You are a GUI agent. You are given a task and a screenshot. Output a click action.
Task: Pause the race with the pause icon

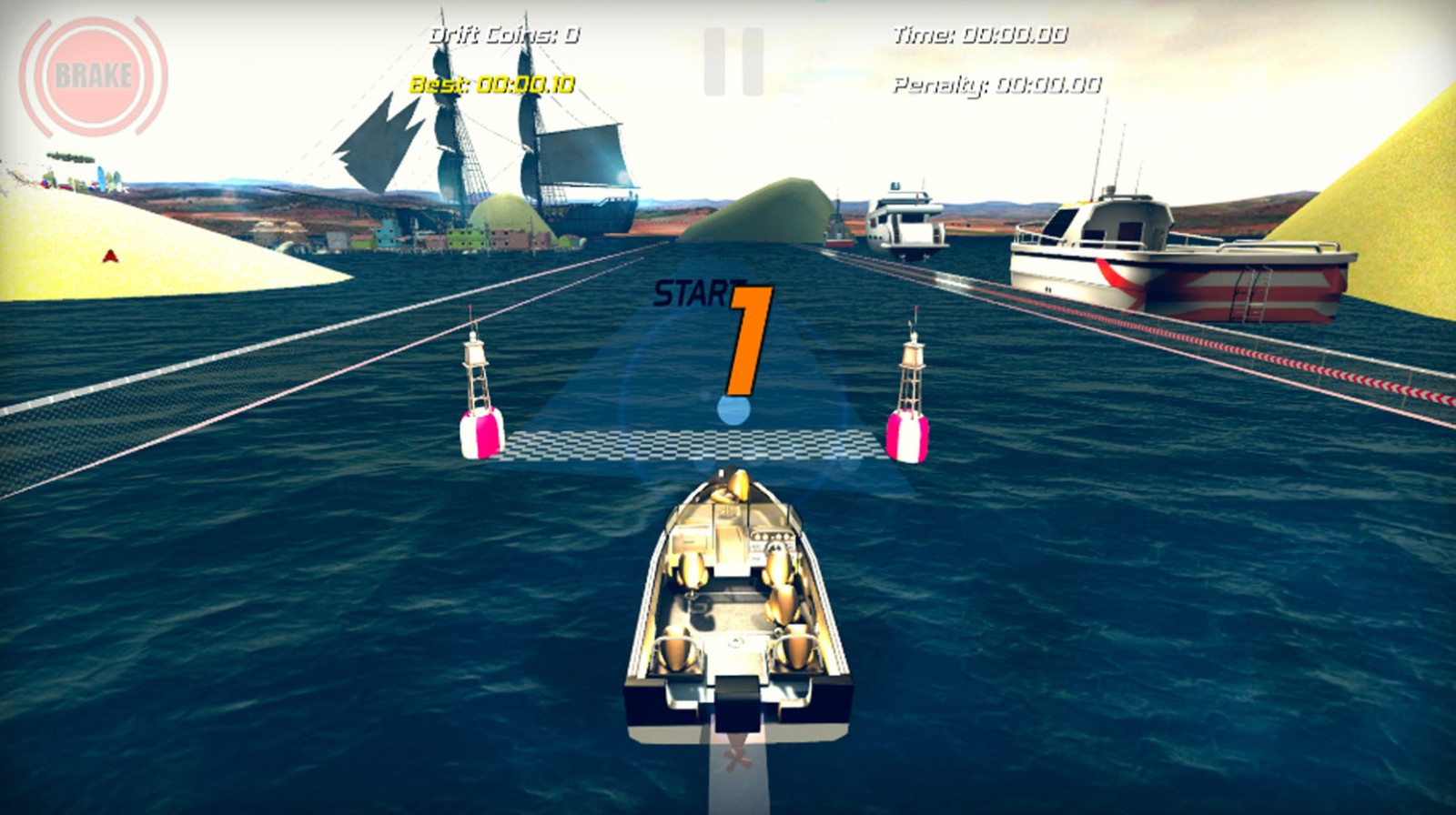tap(733, 61)
